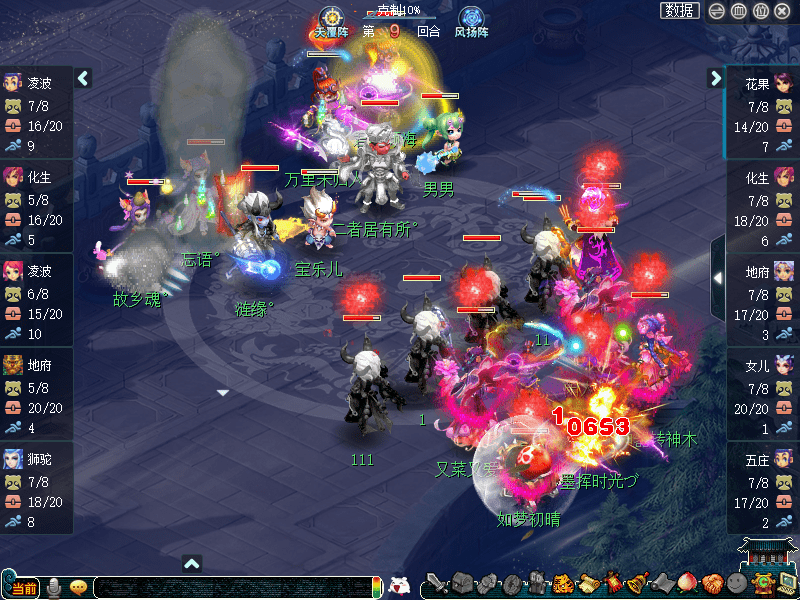Open the sword attack icon in toolbar
The image size is (800, 600).
437,583
